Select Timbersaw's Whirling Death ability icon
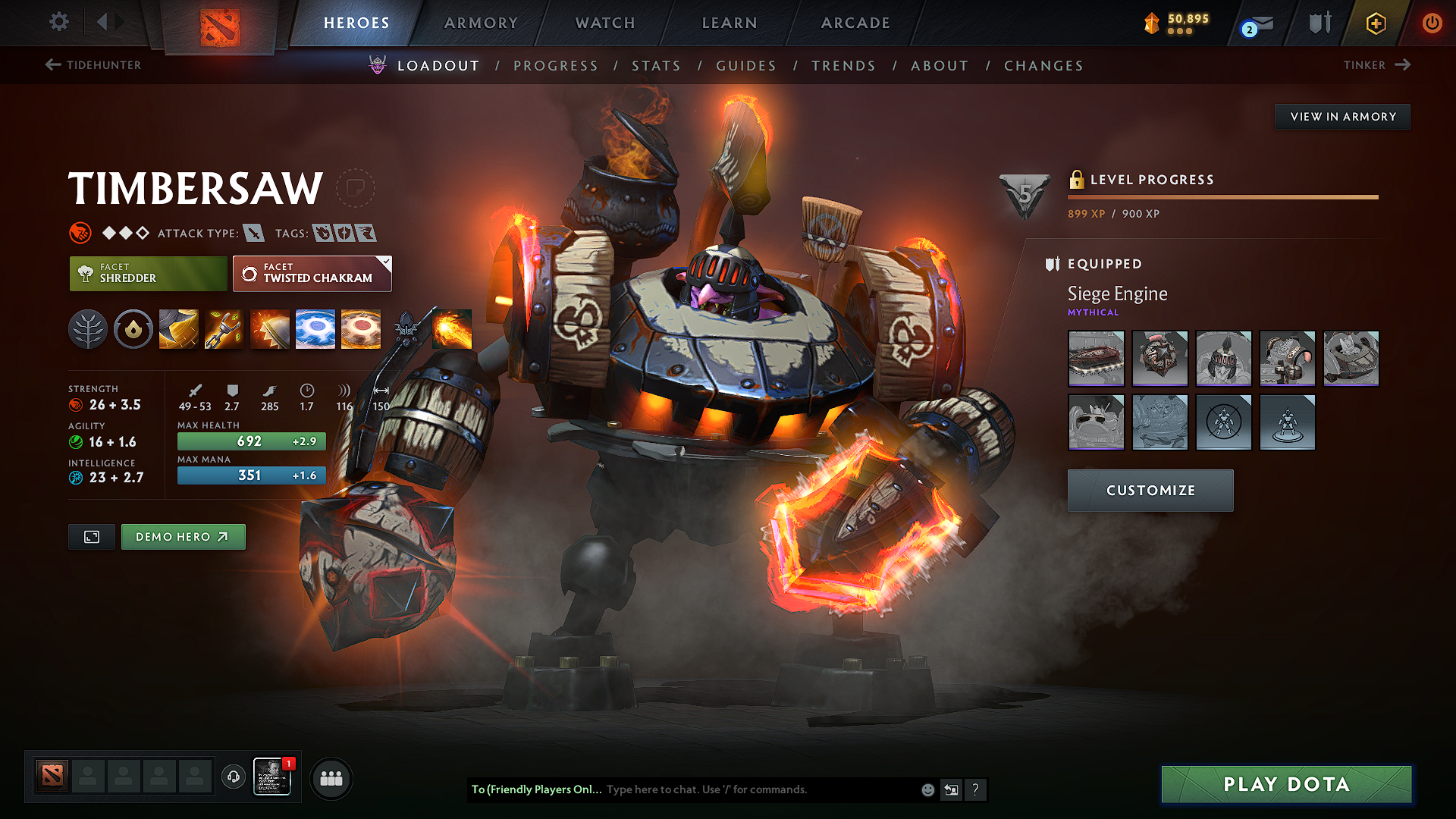Image resolution: width=1456 pixels, height=819 pixels. (178, 328)
